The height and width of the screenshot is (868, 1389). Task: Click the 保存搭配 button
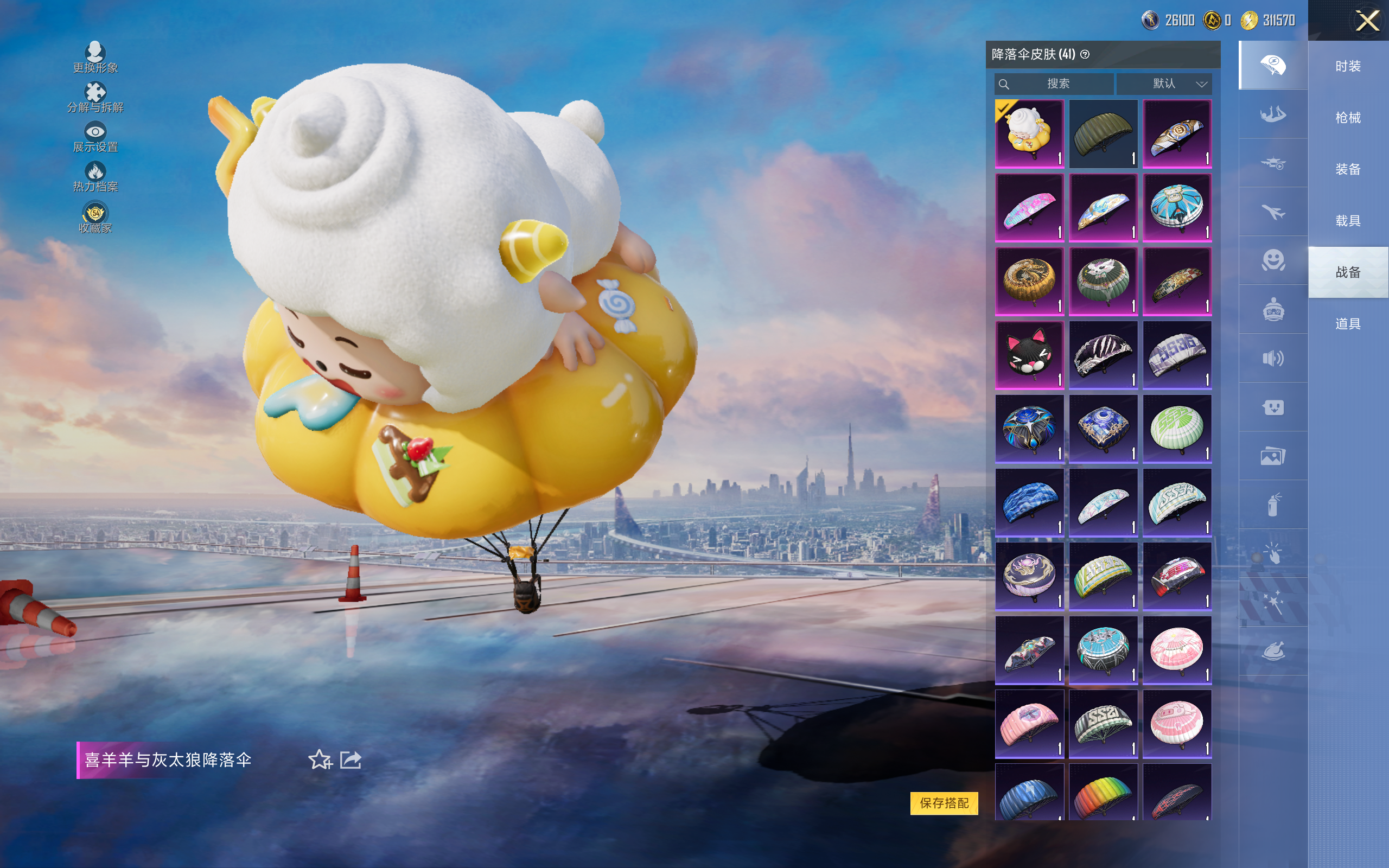point(944,802)
